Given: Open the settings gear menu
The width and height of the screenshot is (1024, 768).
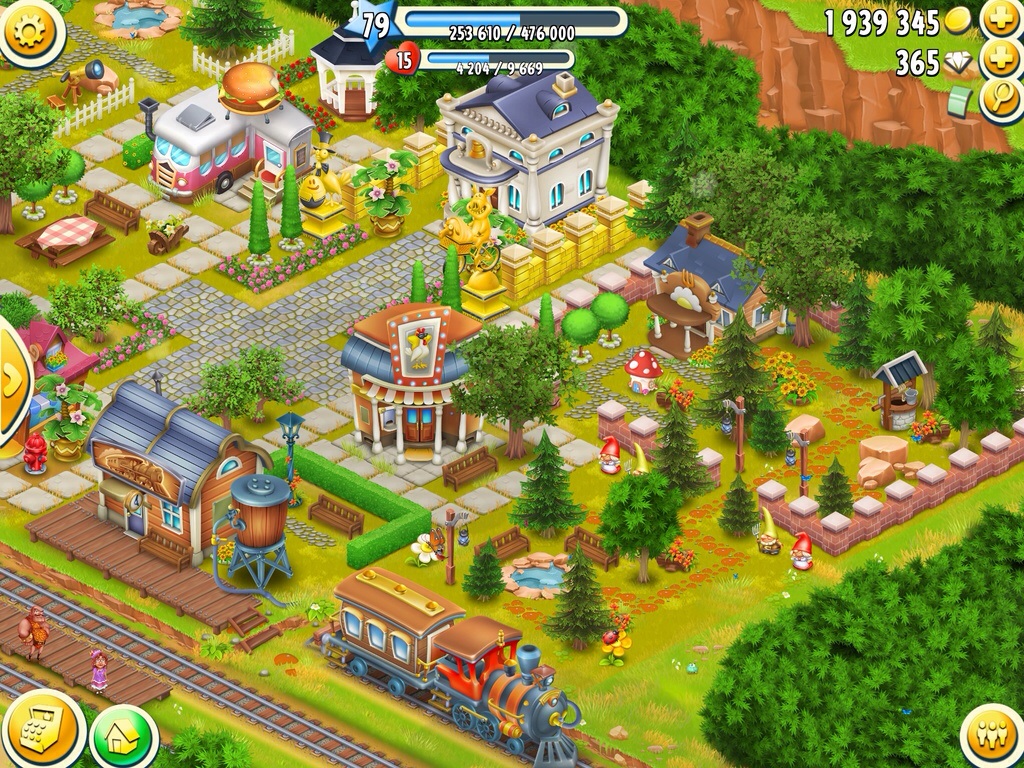Looking at the screenshot, I should pos(30,31).
